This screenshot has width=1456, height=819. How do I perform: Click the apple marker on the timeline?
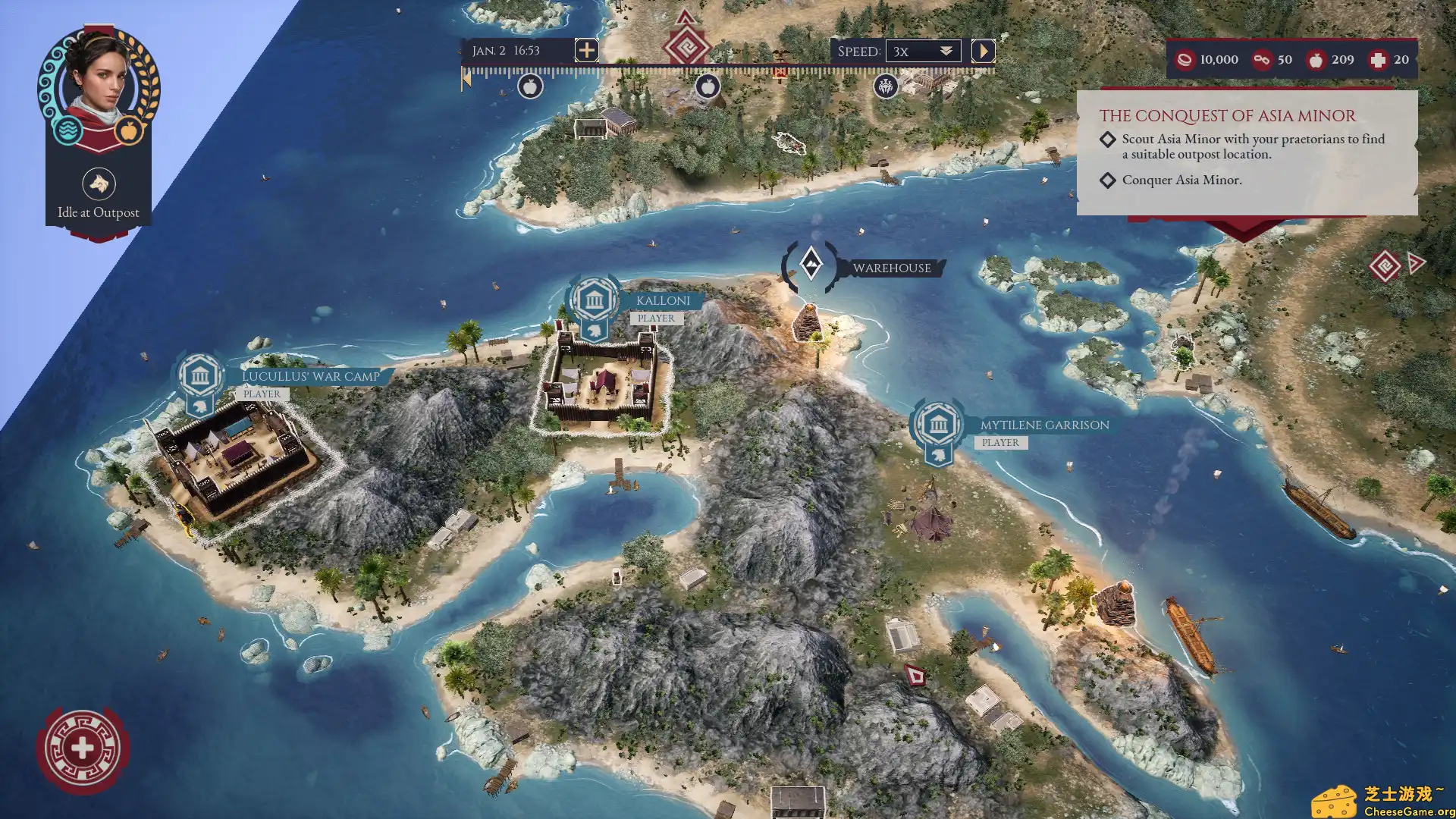click(x=532, y=87)
